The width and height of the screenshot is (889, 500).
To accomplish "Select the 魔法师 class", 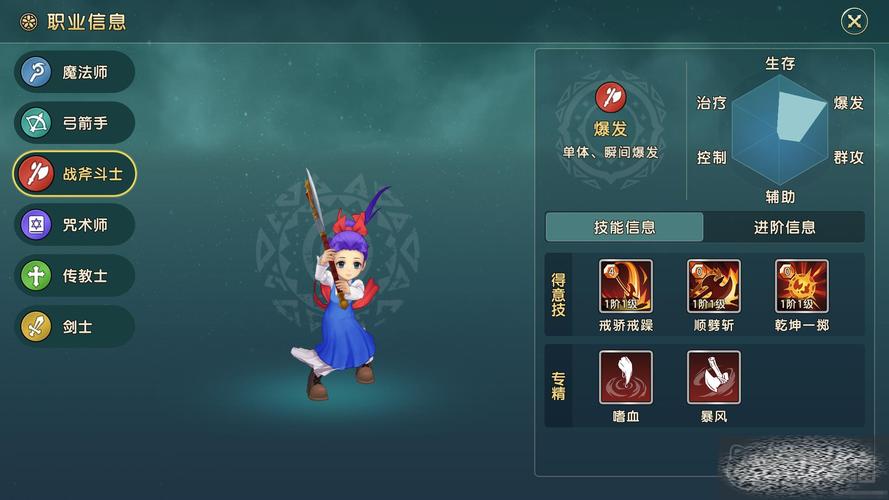I will click(x=74, y=72).
